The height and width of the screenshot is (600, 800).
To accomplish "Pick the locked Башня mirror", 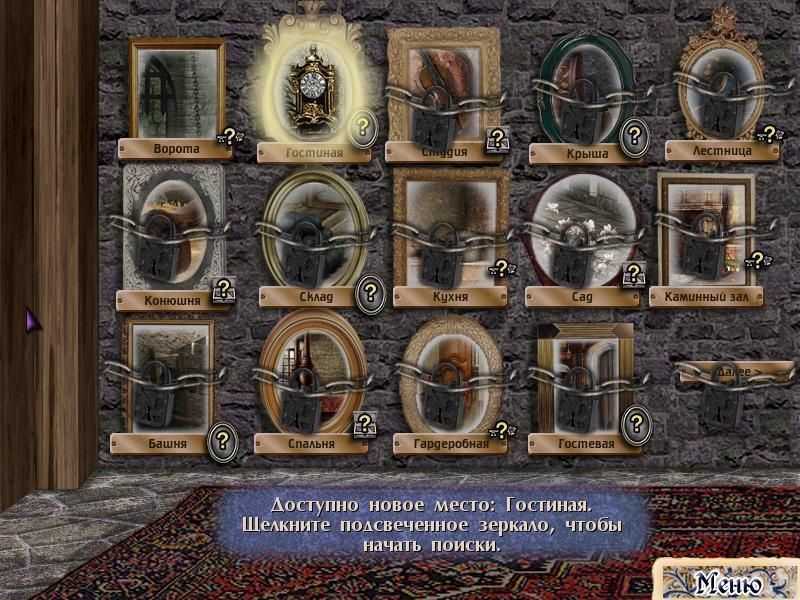I will click(169, 377).
